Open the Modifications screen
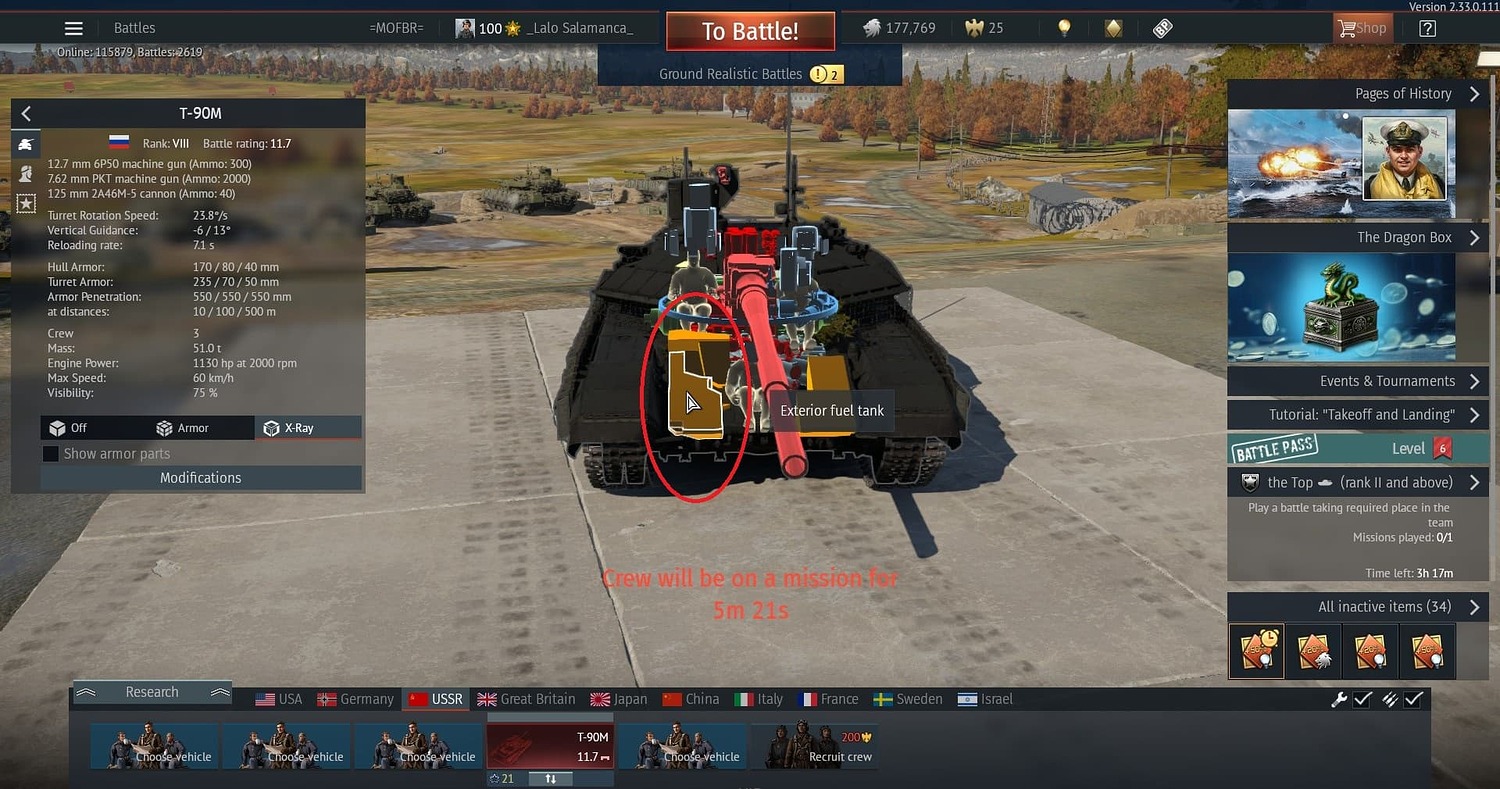 (200, 477)
